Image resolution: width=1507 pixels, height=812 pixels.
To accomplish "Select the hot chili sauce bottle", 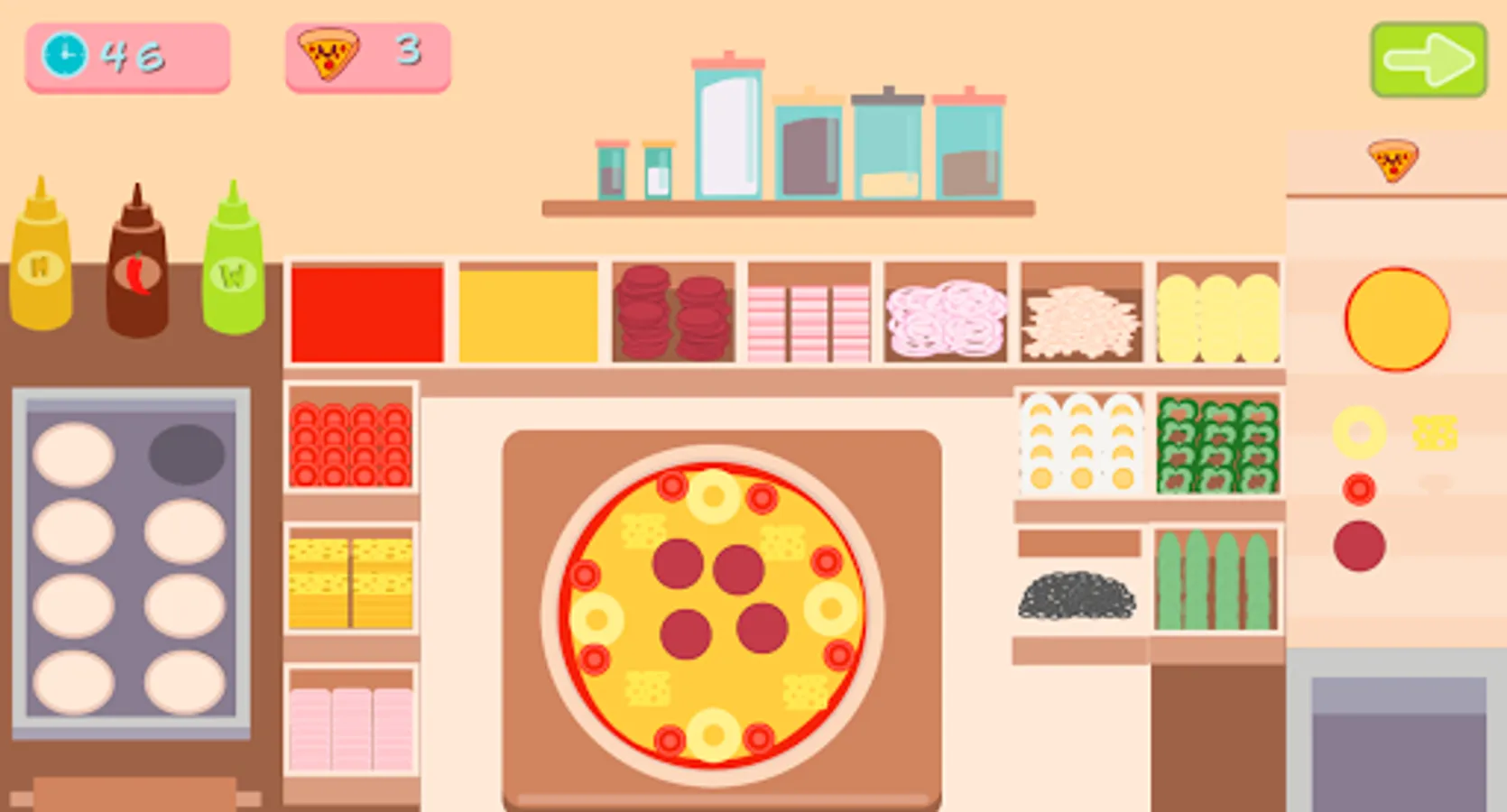I will point(135,262).
